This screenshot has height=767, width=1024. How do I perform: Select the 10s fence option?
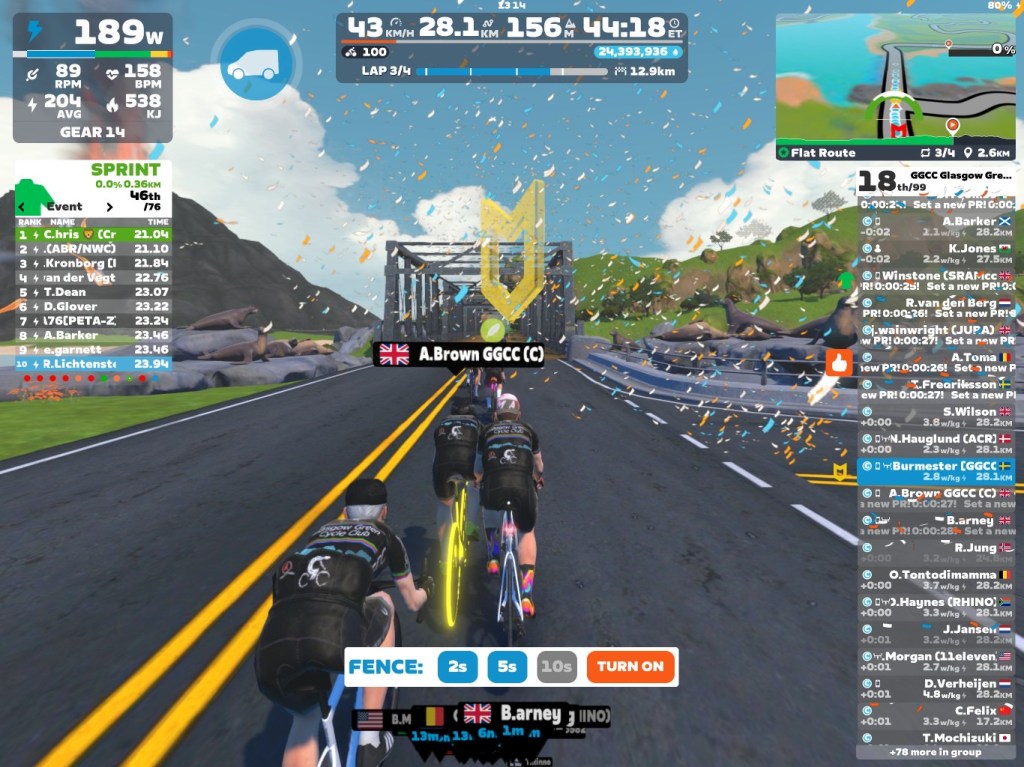coord(556,667)
